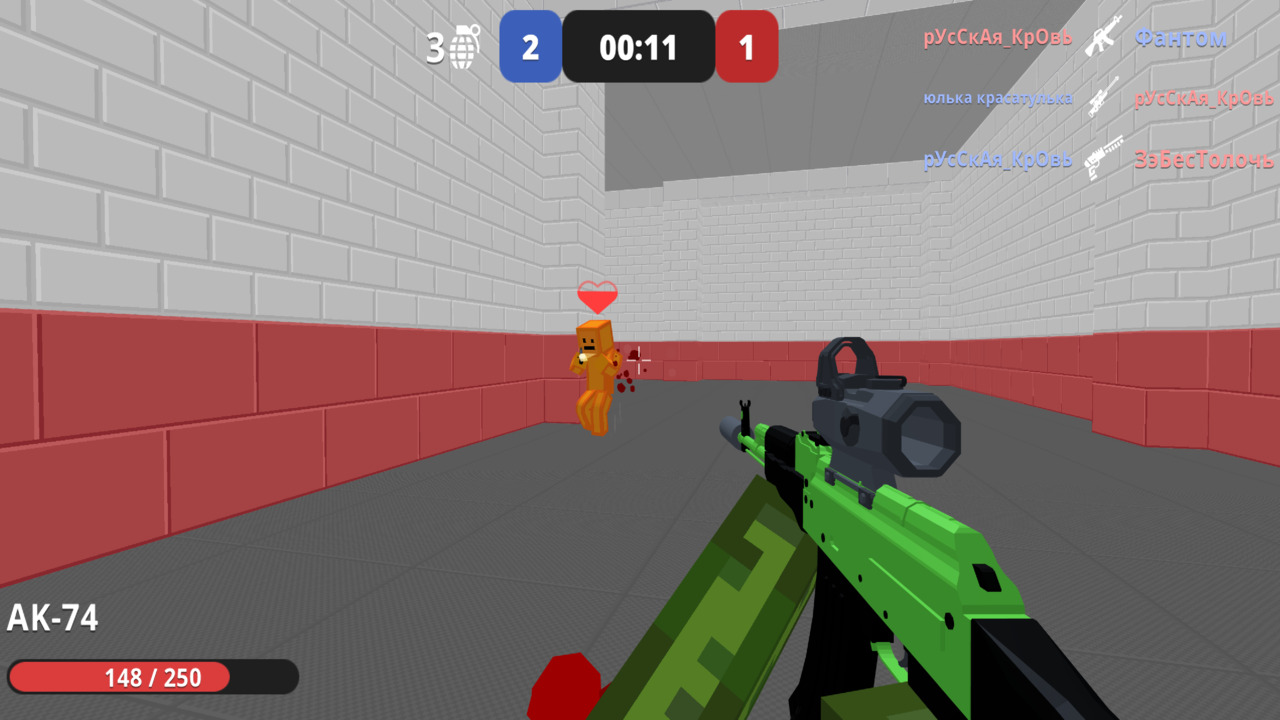Click the AK-74 weapon name label

(x=52, y=618)
